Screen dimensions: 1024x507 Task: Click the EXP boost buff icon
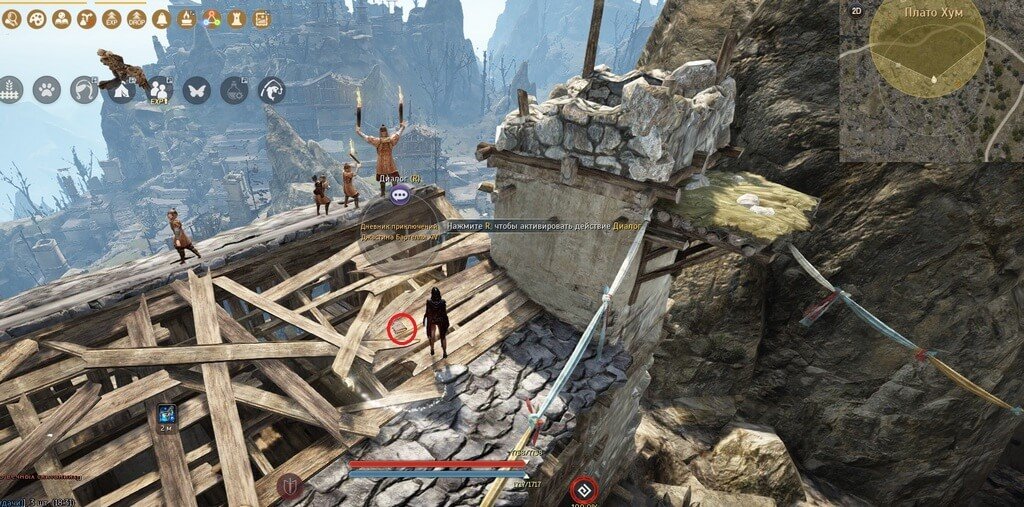(x=111, y=18)
